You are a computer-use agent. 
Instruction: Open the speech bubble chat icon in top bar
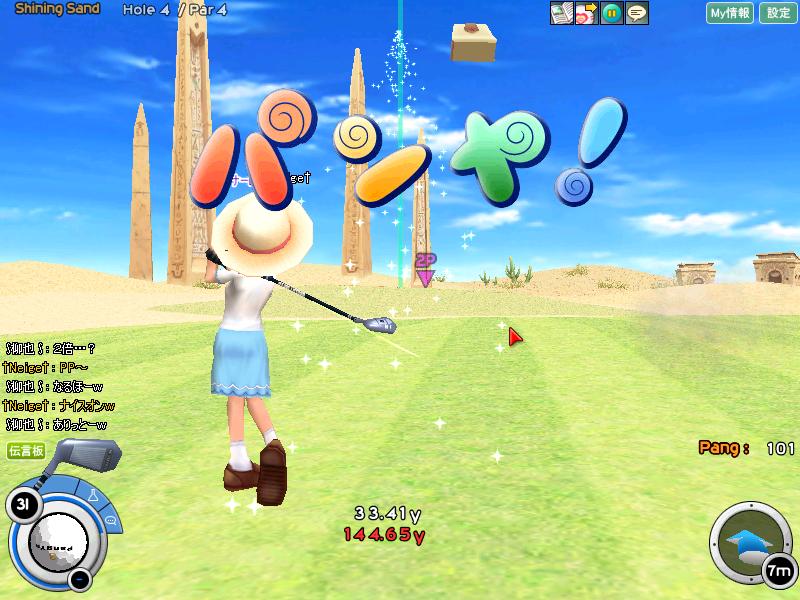point(636,13)
